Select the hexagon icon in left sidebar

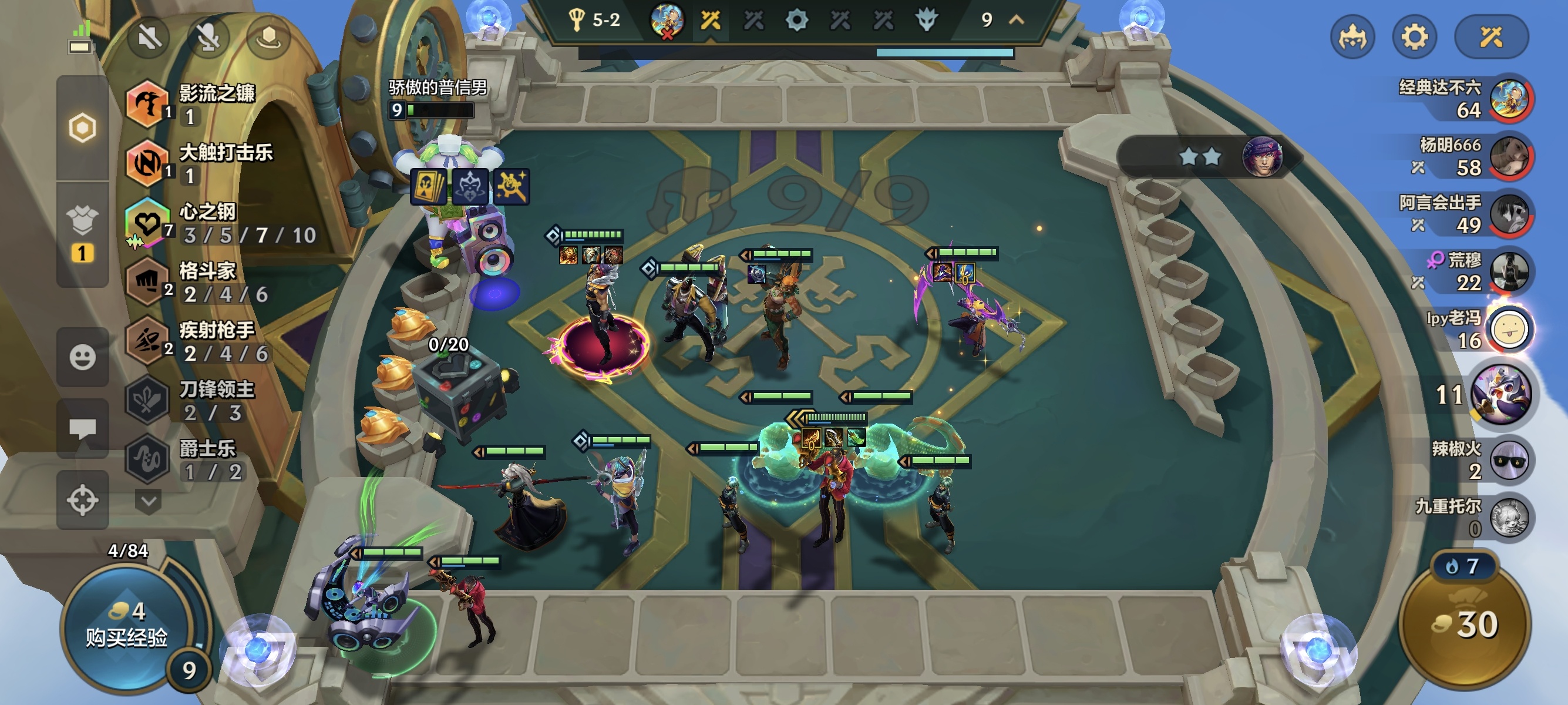pyautogui.click(x=82, y=128)
